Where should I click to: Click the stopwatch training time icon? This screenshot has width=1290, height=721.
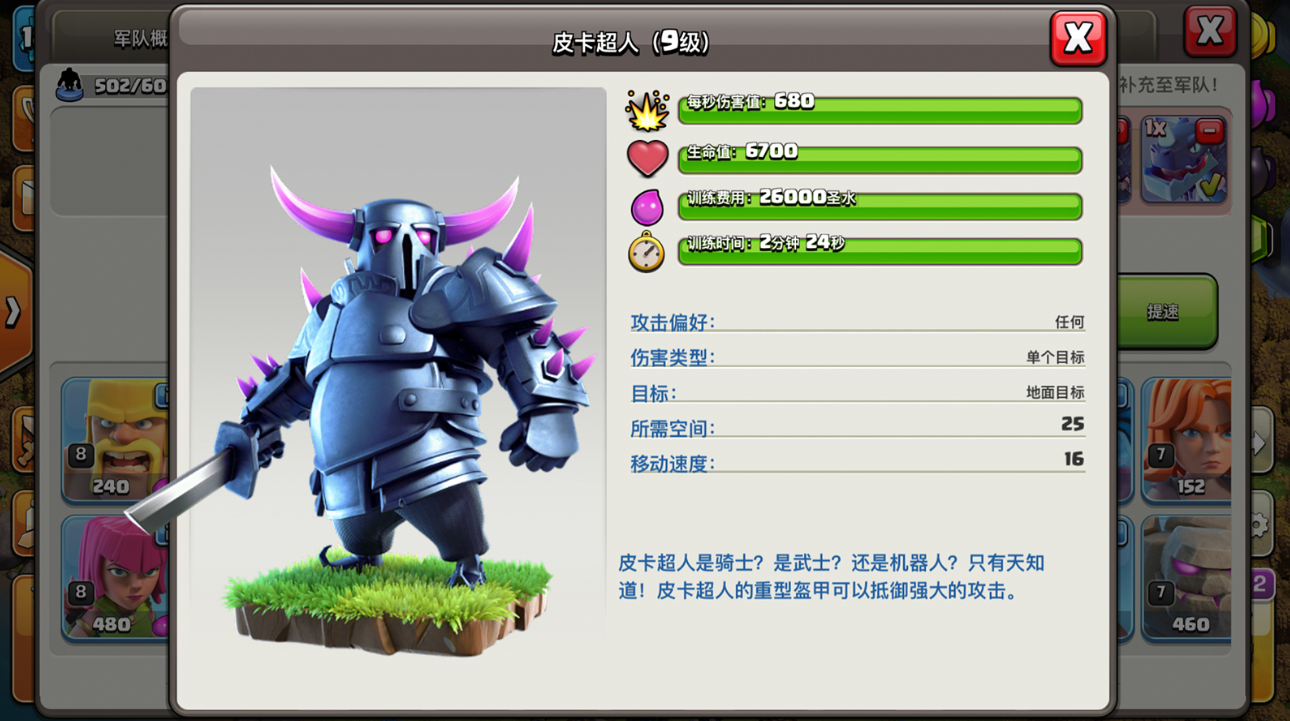(647, 251)
